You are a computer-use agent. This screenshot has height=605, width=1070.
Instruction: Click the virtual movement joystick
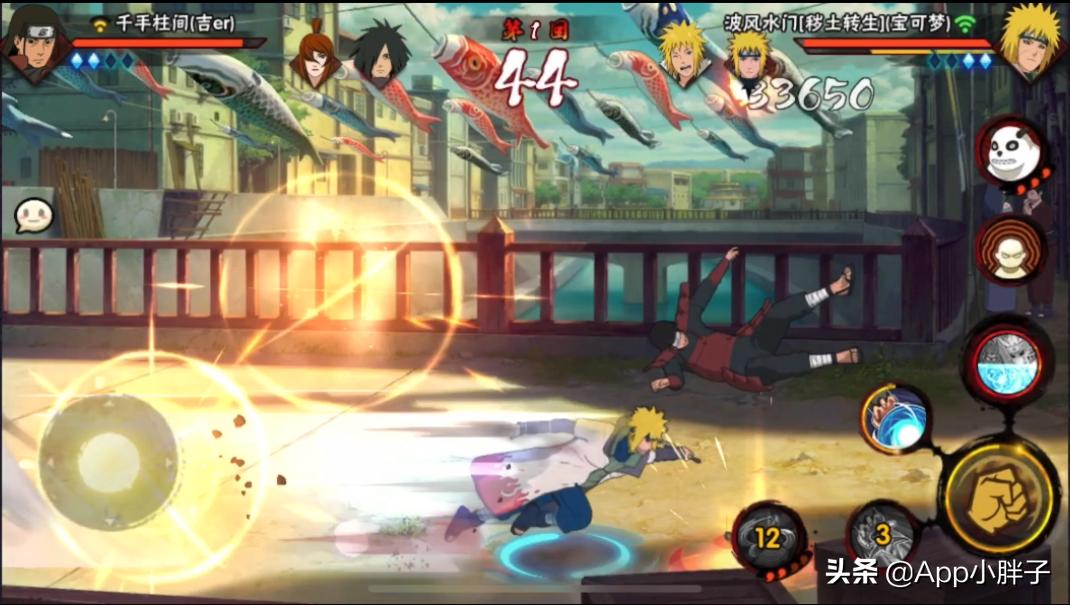109,461
